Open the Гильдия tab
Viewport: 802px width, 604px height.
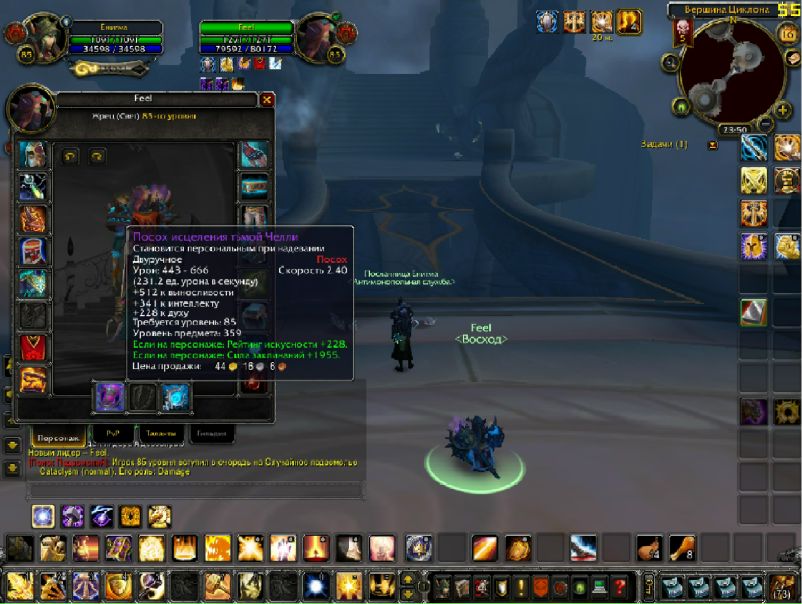[212, 434]
